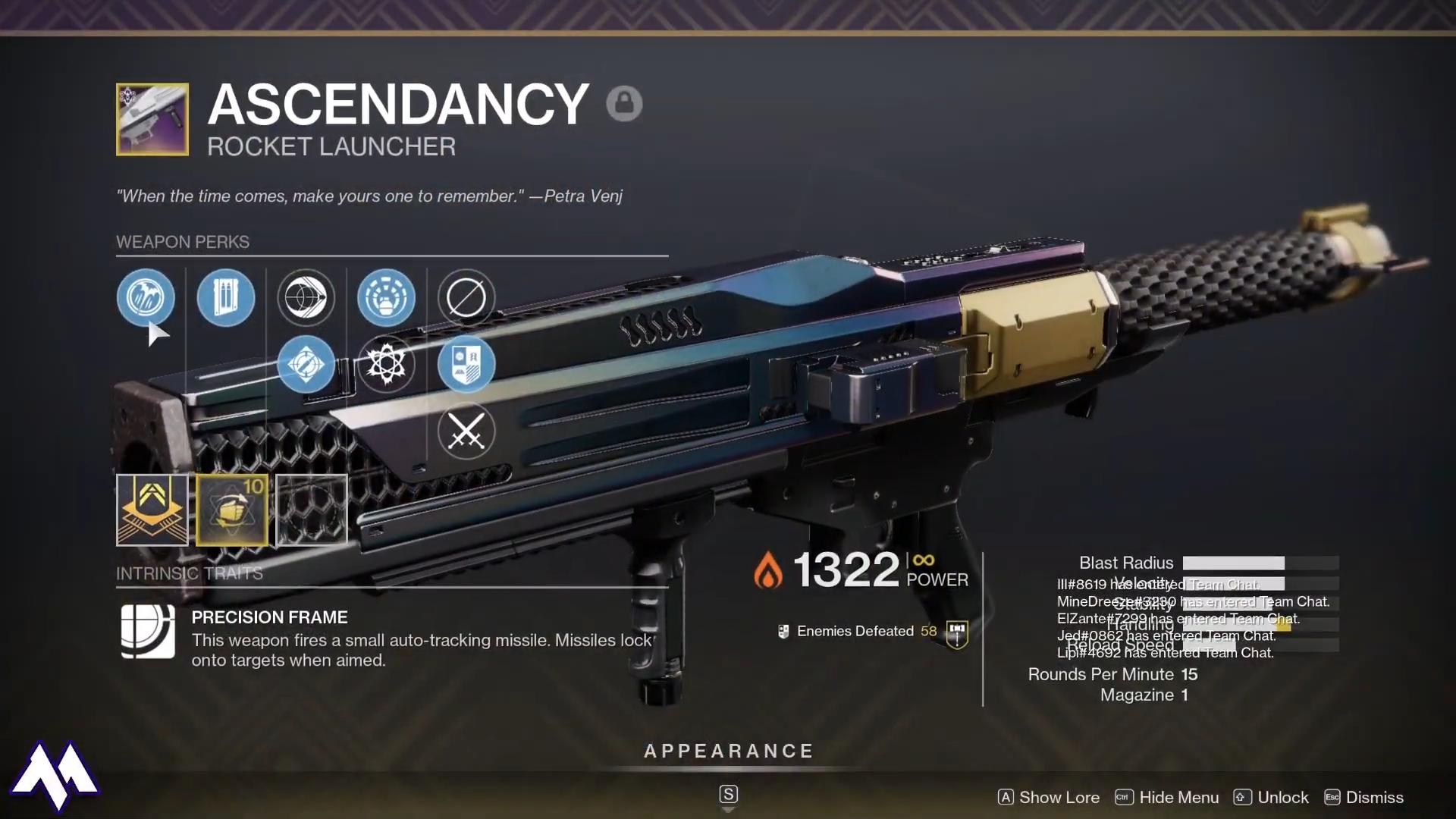
Task: Choose the grenade with dashed rings perk
Action: click(386, 297)
